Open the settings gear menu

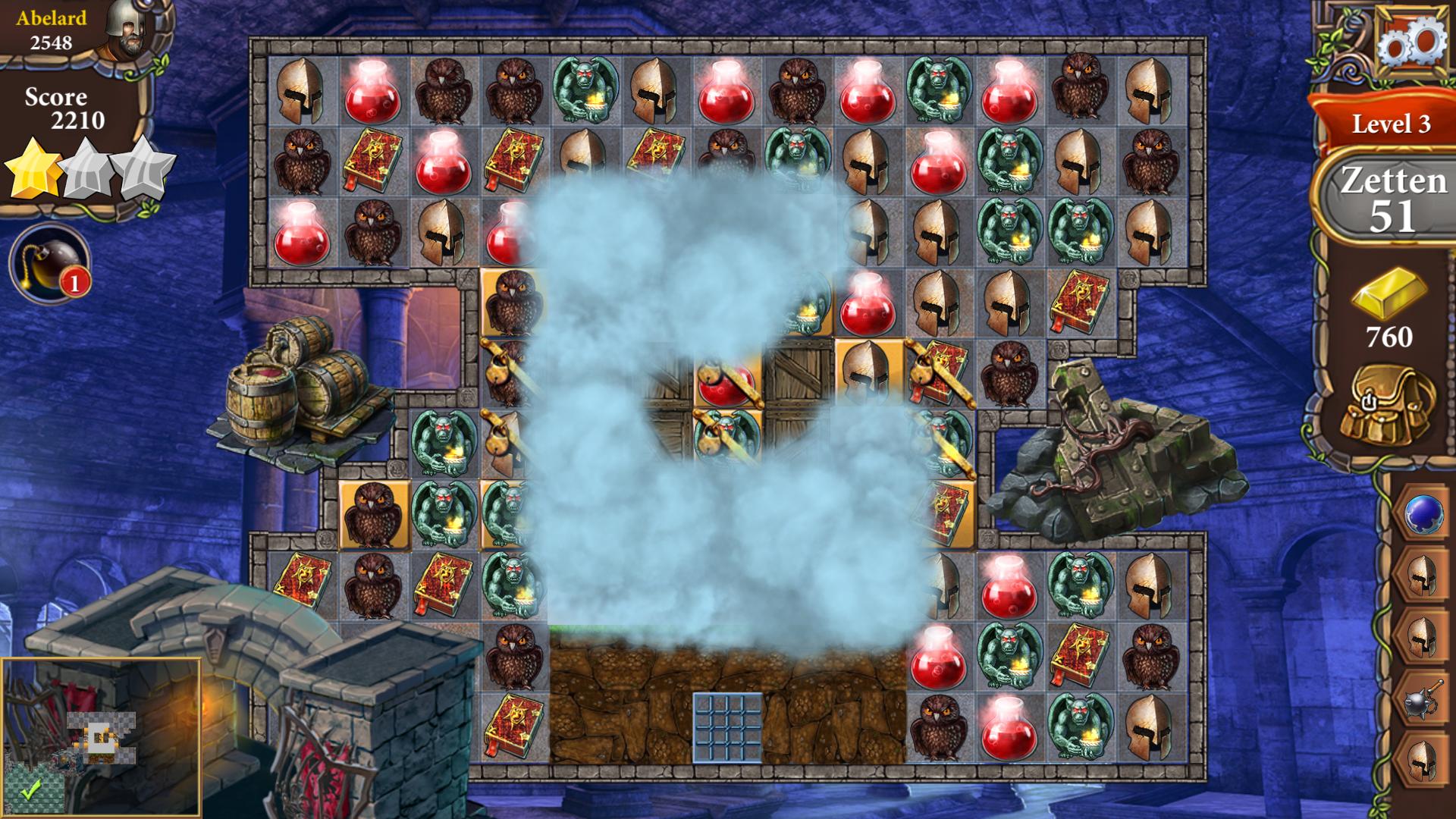1410,42
